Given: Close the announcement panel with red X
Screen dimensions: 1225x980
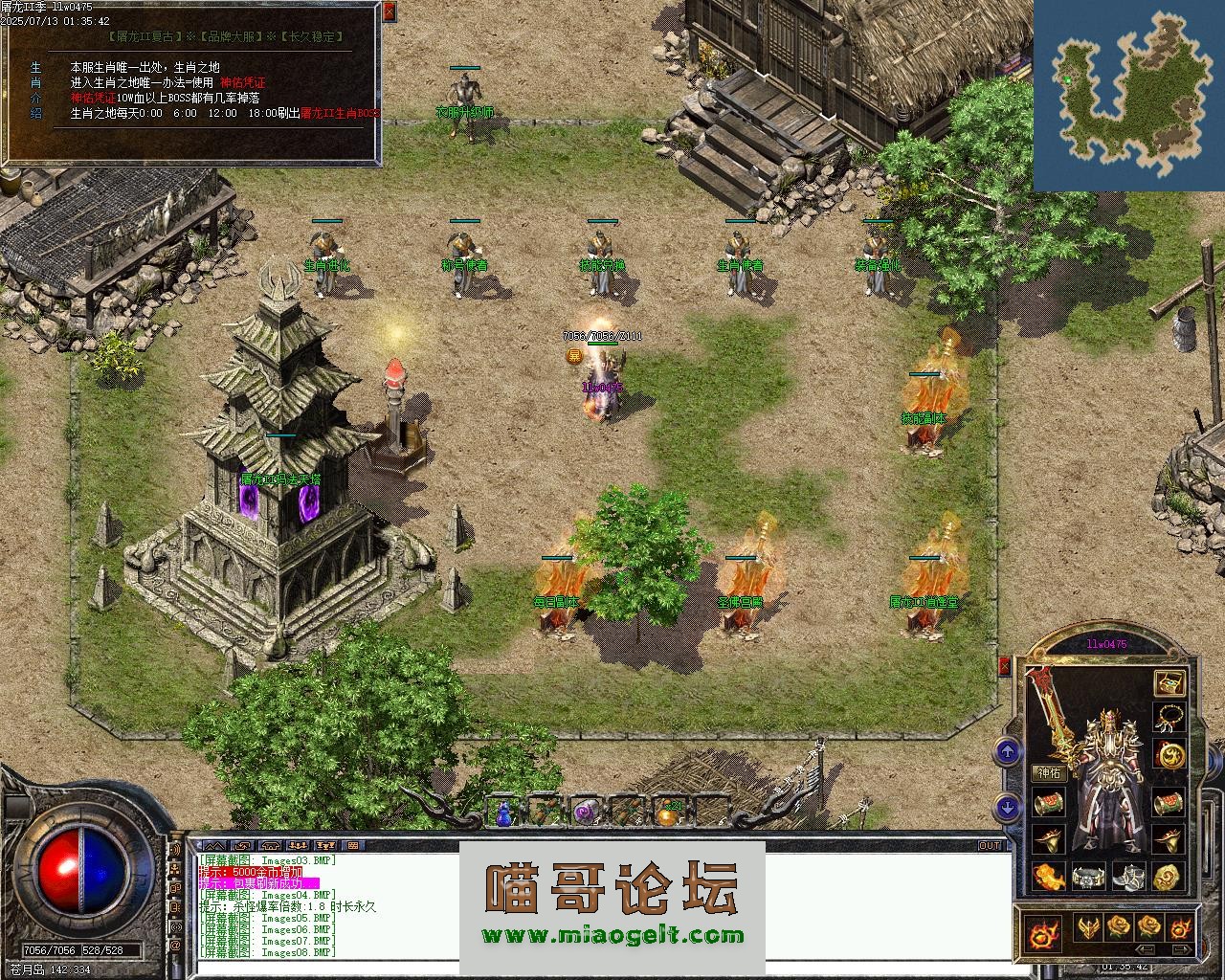Looking at the screenshot, I should (x=389, y=11).
